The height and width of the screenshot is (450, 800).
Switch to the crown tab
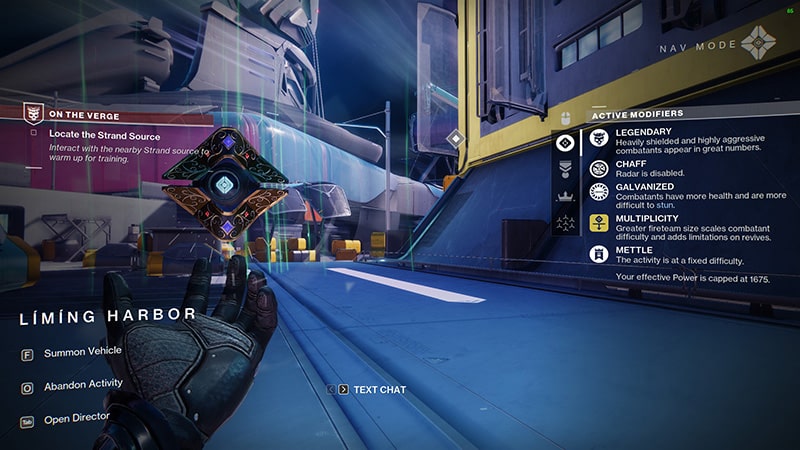click(566, 196)
